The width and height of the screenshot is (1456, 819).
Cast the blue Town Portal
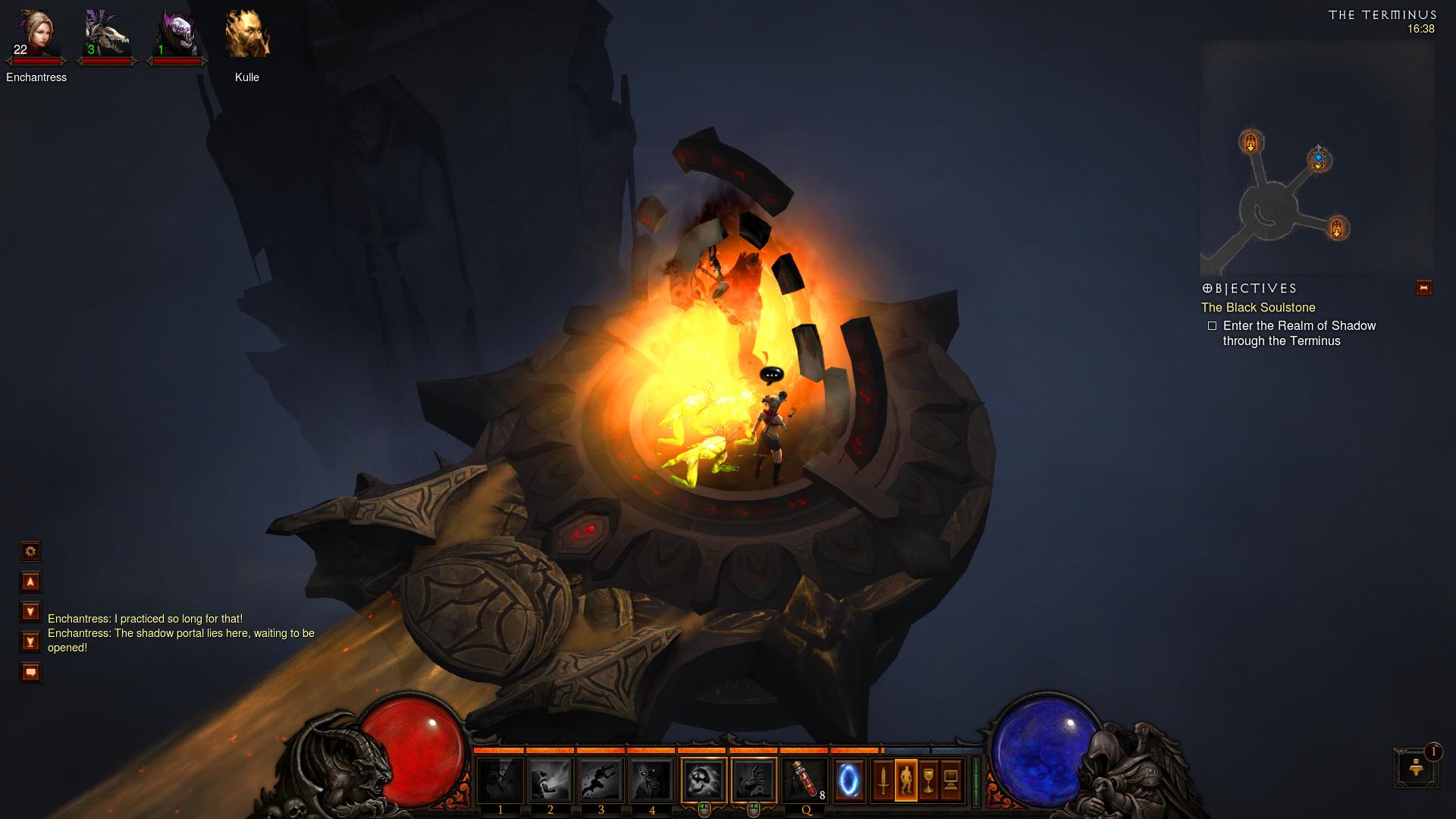[849, 780]
